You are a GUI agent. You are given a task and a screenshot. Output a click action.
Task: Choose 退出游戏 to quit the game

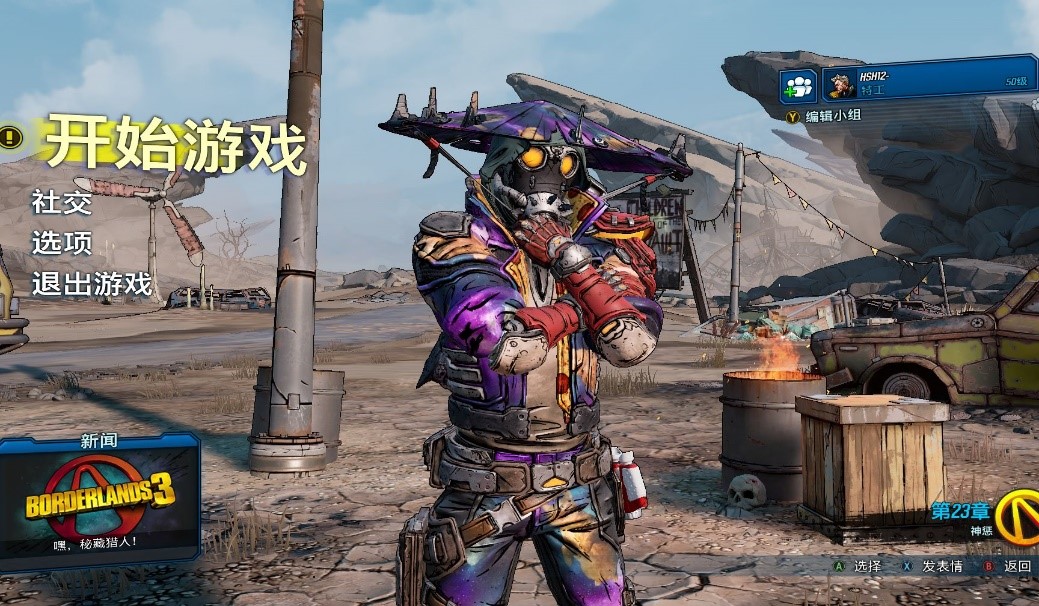[91, 284]
